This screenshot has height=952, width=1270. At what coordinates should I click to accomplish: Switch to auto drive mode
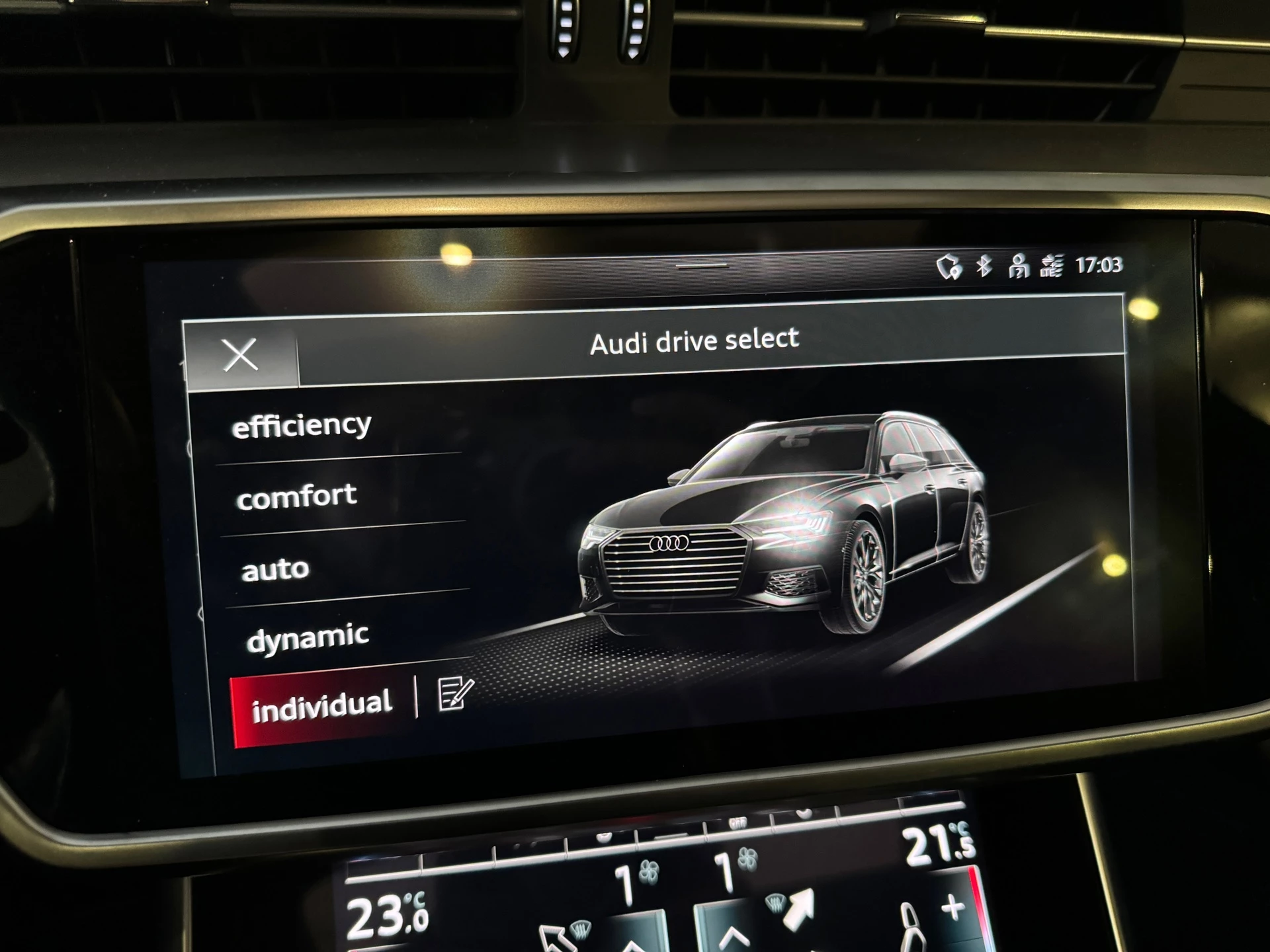pos(275,567)
